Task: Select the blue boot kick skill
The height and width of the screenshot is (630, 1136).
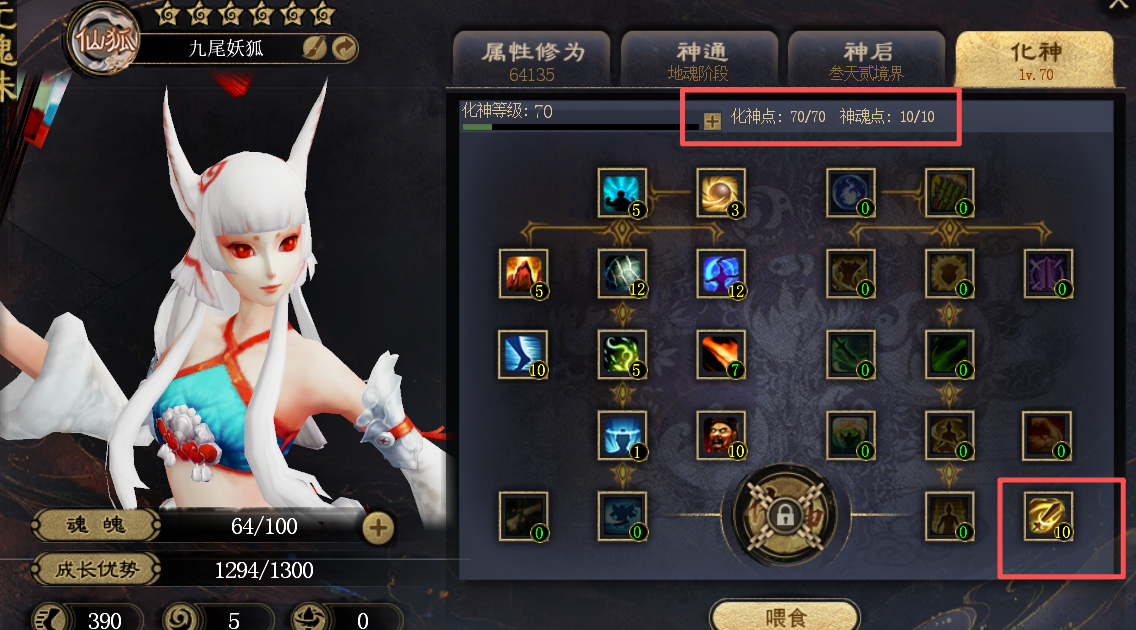Action: point(523,355)
